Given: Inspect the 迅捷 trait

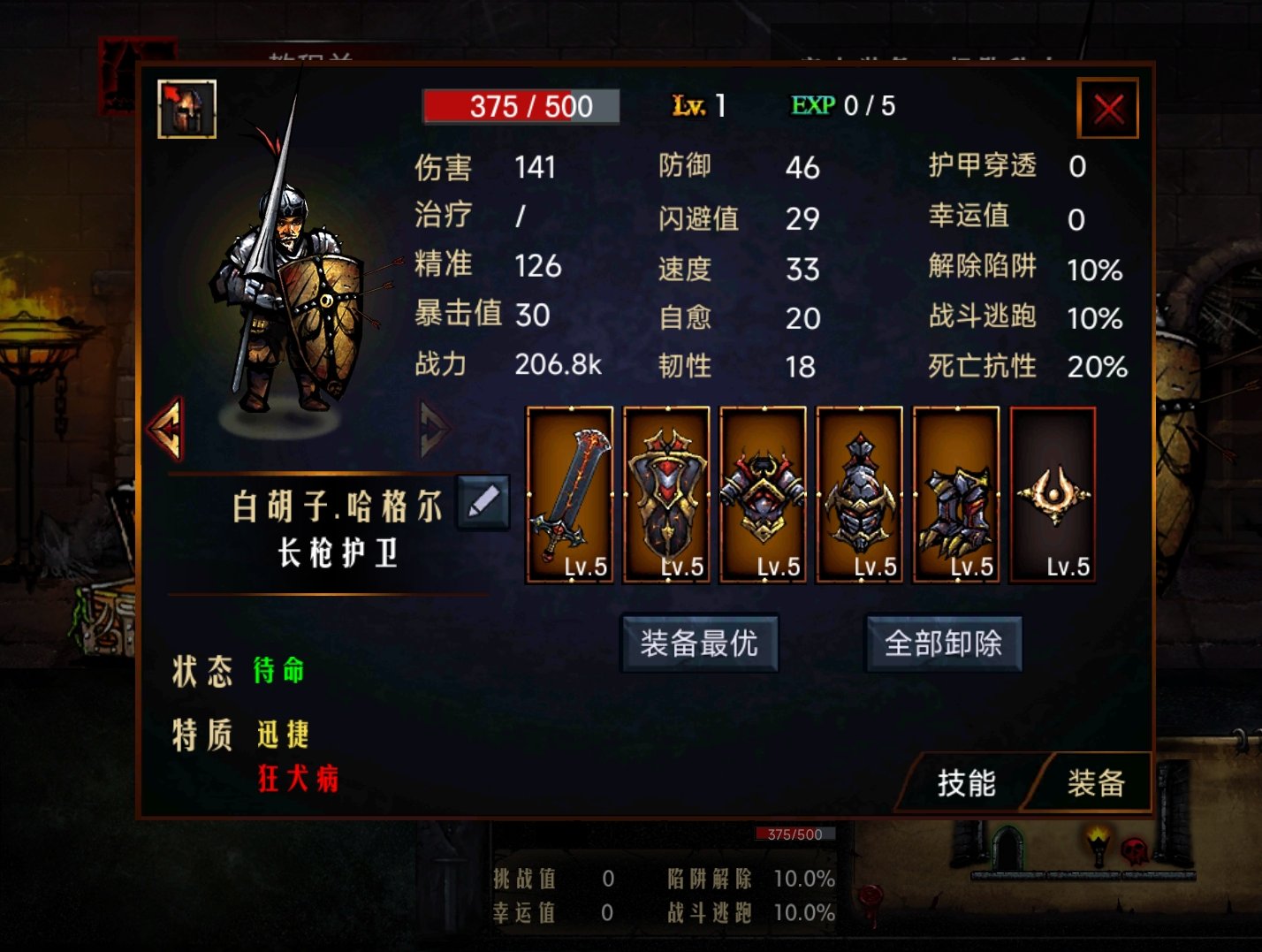Looking at the screenshot, I should [x=283, y=734].
